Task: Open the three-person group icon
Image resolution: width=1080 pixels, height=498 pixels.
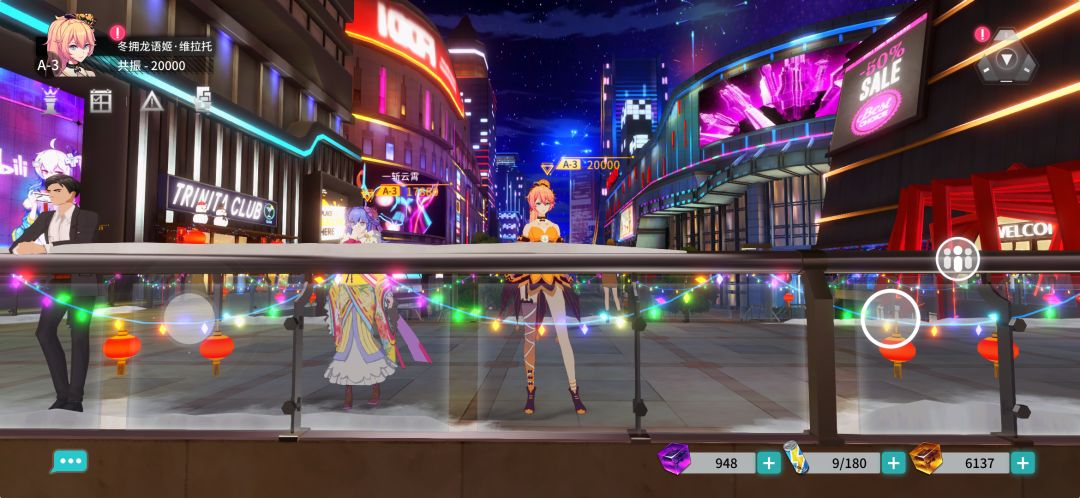Action: click(x=957, y=259)
